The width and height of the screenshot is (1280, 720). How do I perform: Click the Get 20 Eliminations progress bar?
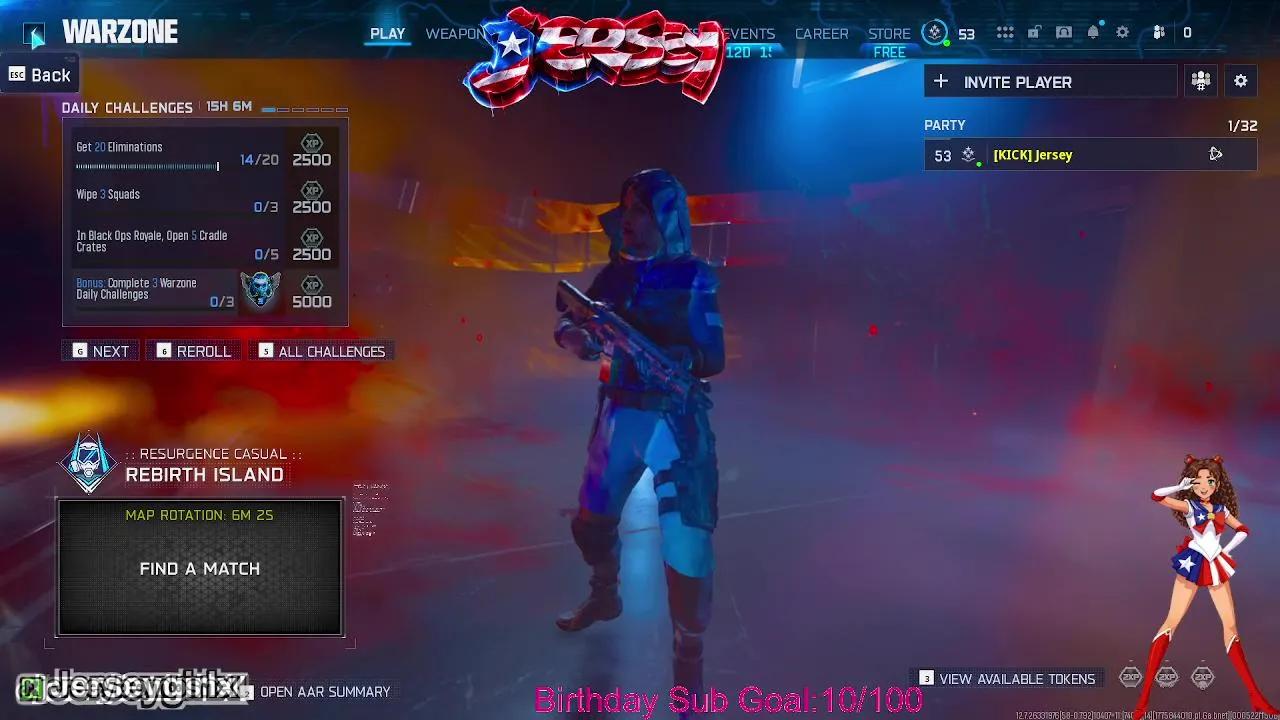[x=147, y=166]
